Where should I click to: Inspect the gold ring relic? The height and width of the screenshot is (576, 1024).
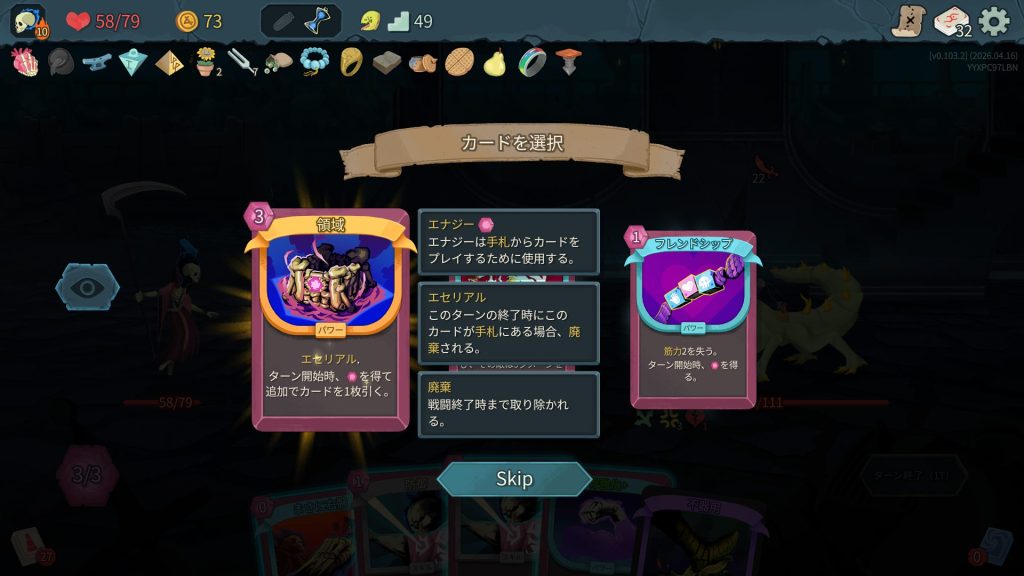pyautogui.click(x=350, y=62)
